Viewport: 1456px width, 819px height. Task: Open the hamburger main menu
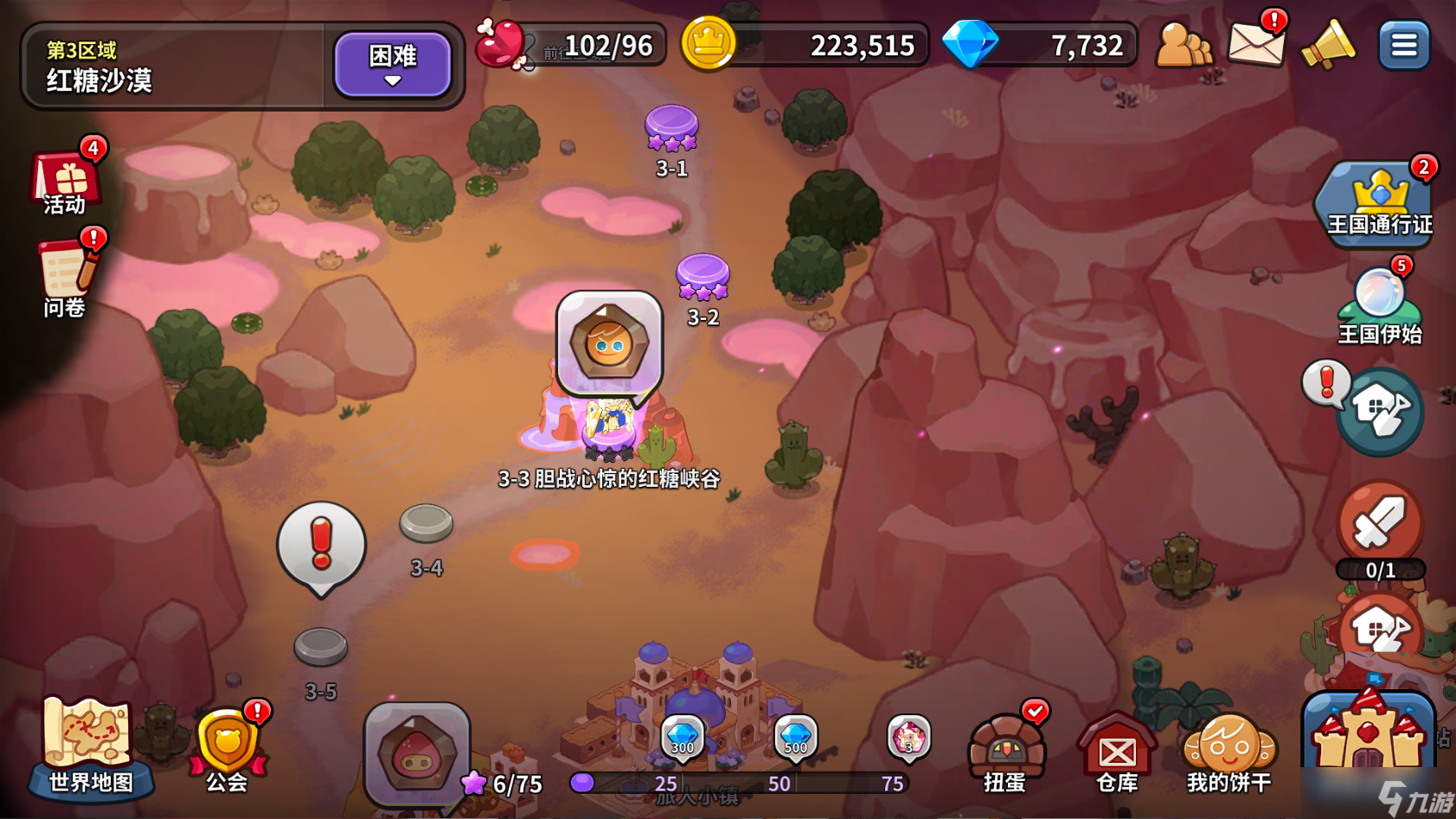(x=1403, y=44)
